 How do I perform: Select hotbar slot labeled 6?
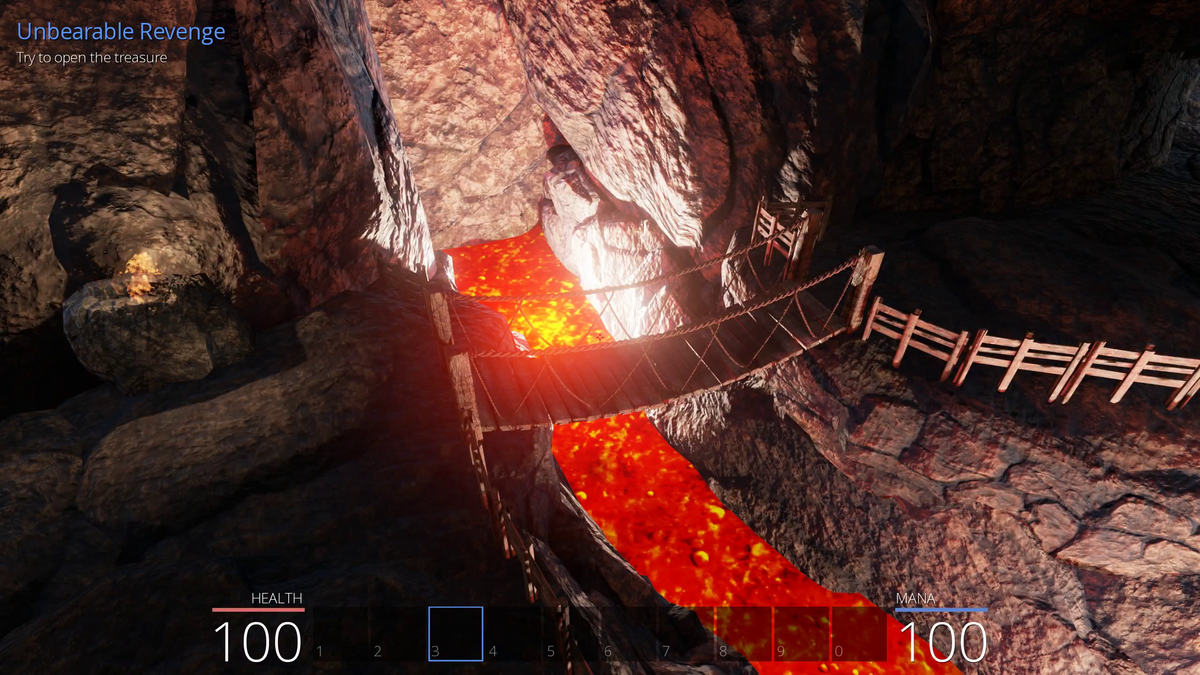point(630,634)
